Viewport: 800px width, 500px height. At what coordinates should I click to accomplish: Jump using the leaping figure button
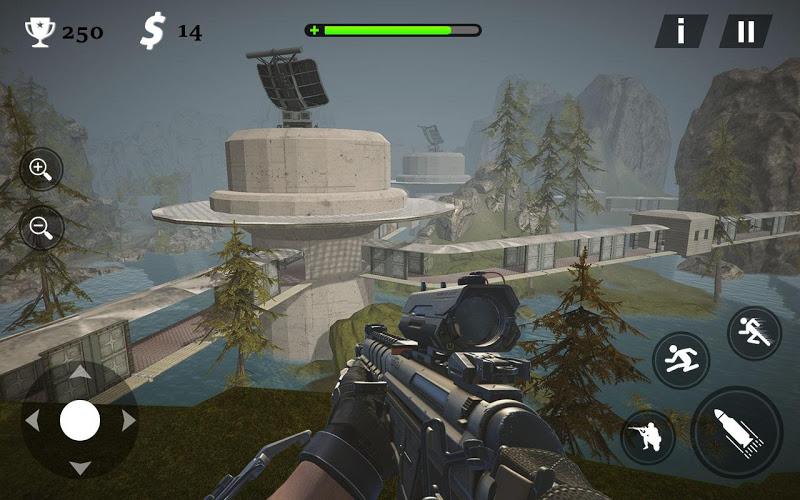click(x=681, y=360)
